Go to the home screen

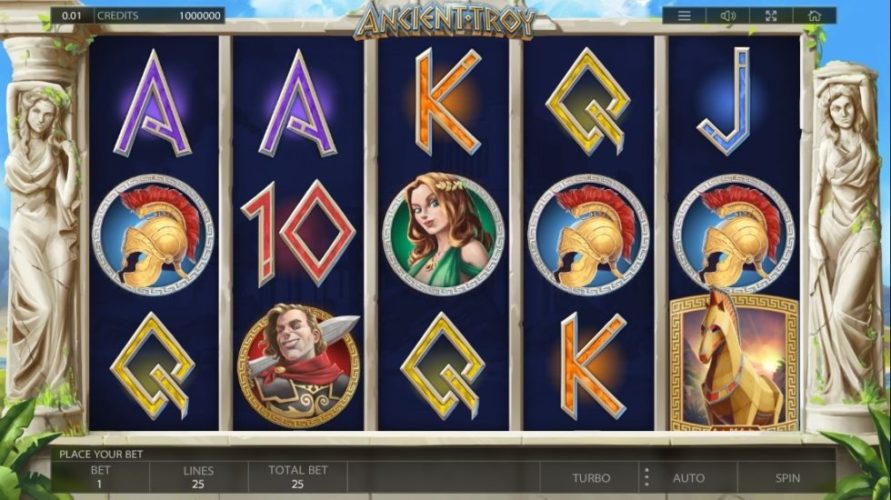pos(814,16)
